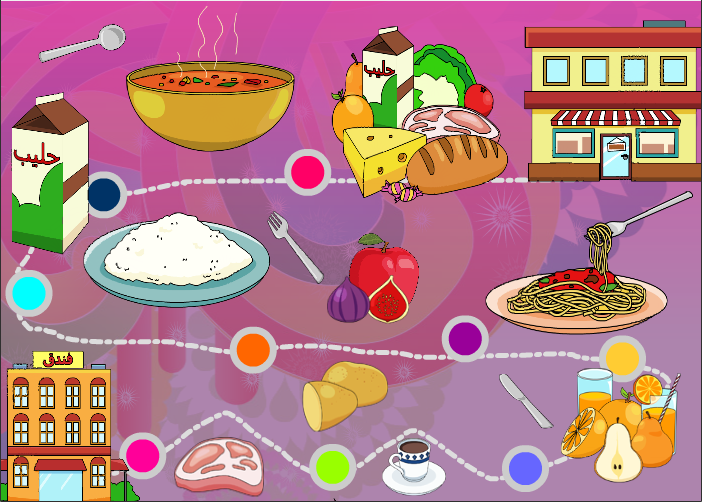This screenshot has height=502, width=702.
Task: Select the orange path circle
Action: tap(254, 349)
